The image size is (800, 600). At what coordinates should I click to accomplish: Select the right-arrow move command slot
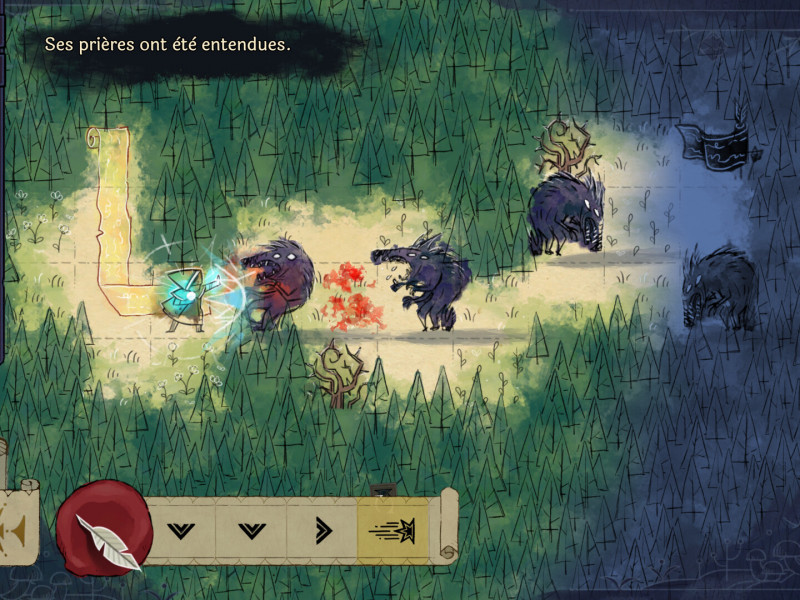point(322,530)
